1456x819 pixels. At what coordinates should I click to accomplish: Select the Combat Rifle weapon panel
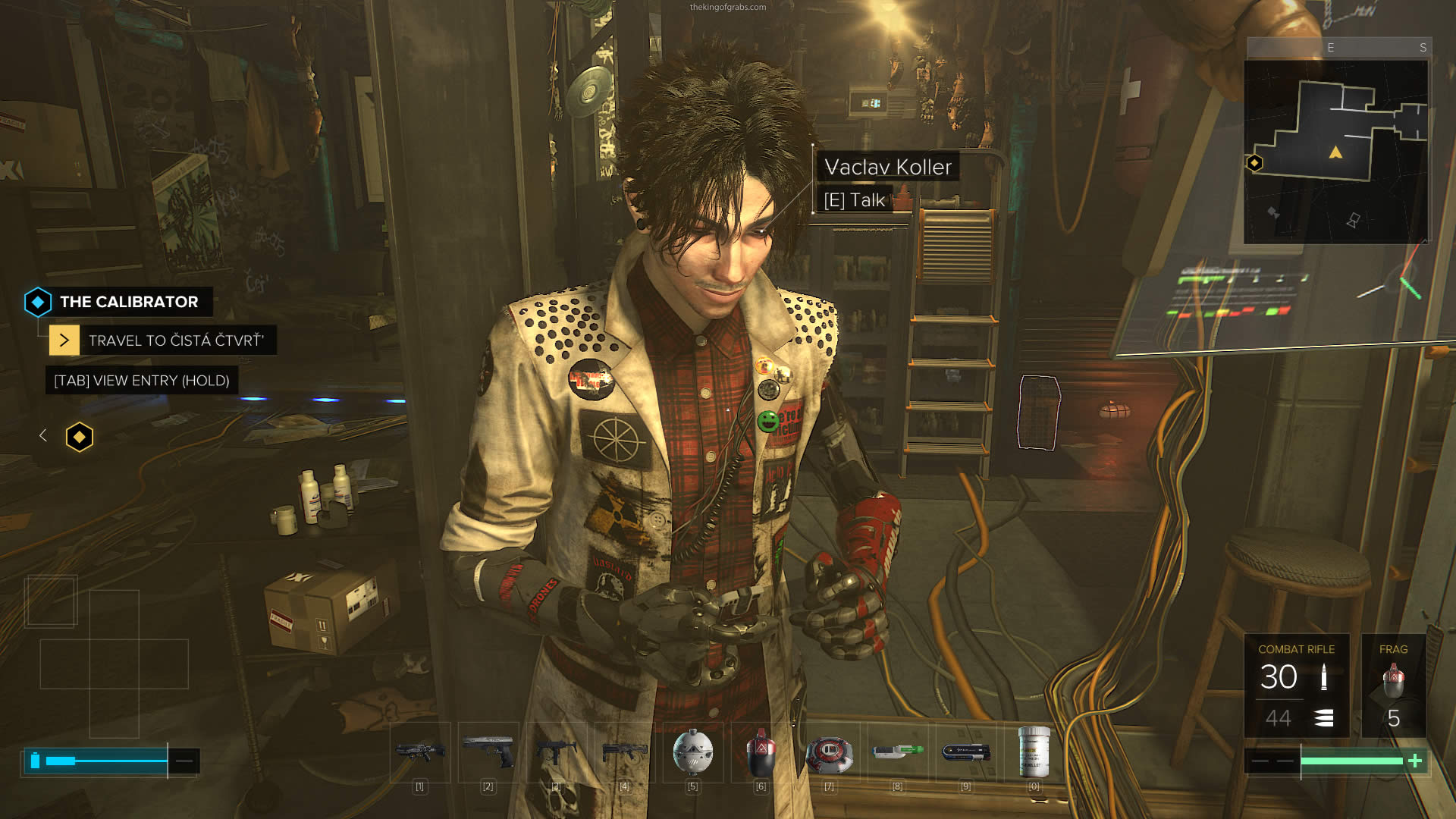pos(1296,686)
